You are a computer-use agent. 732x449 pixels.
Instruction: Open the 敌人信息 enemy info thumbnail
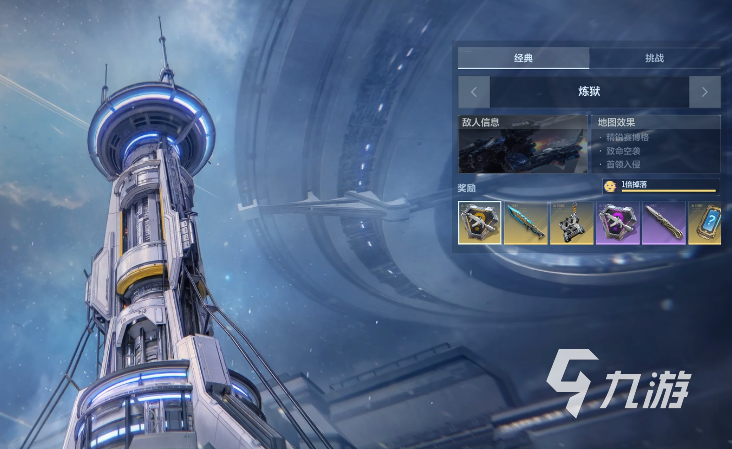(x=523, y=145)
